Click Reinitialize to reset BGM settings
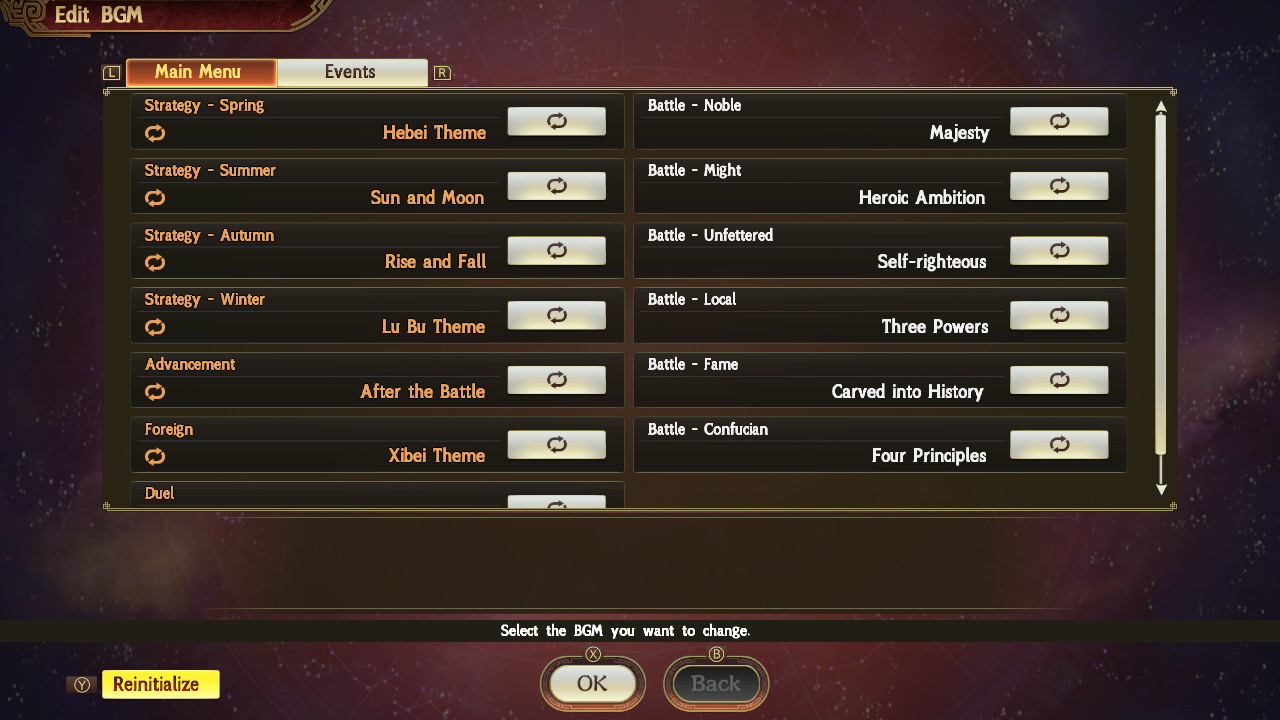This screenshot has width=1280, height=720. (160, 684)
